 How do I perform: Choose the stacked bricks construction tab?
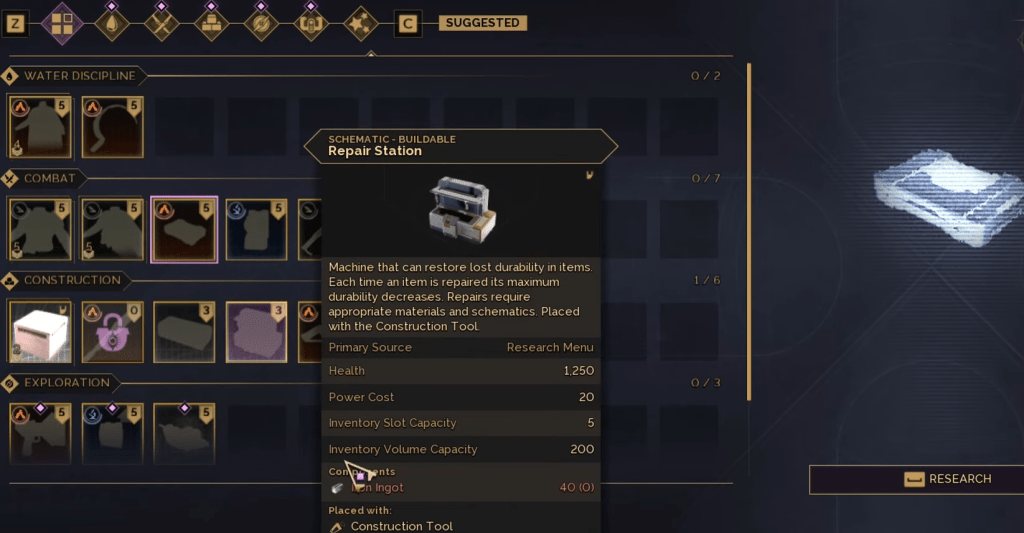(211, 23)
